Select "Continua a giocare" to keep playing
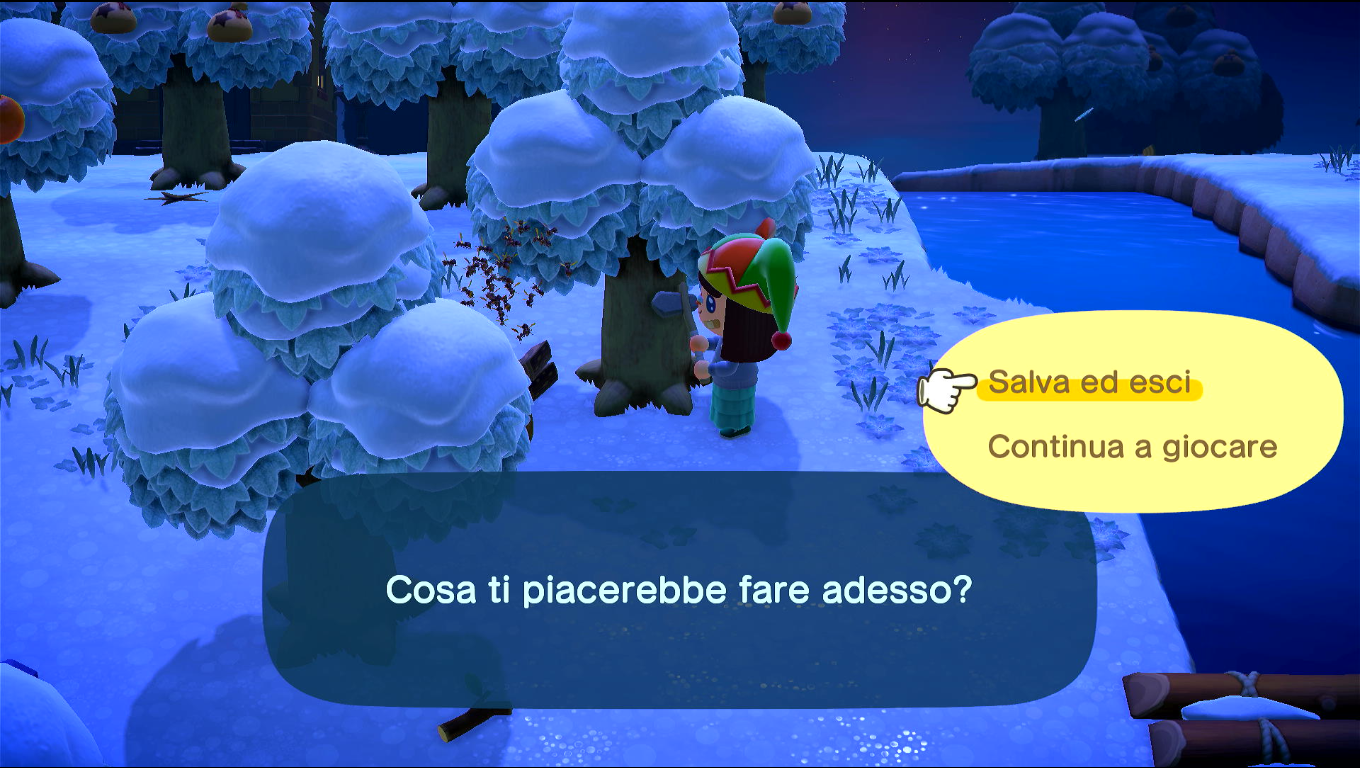This screenshot has width=1360, height=768. coord(1132,446)
